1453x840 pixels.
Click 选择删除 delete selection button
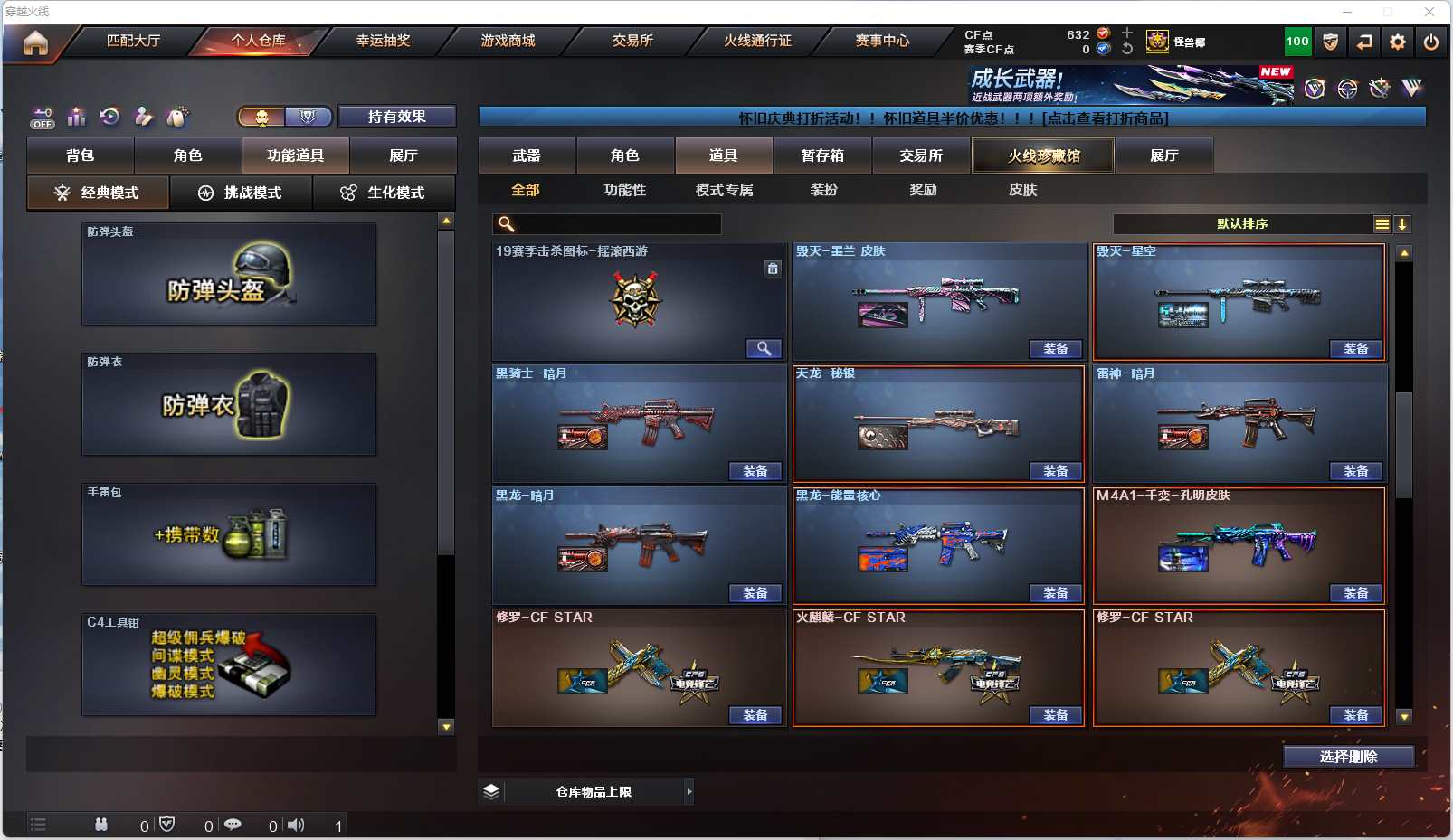pyautogui.click(x=1348, y=757)
